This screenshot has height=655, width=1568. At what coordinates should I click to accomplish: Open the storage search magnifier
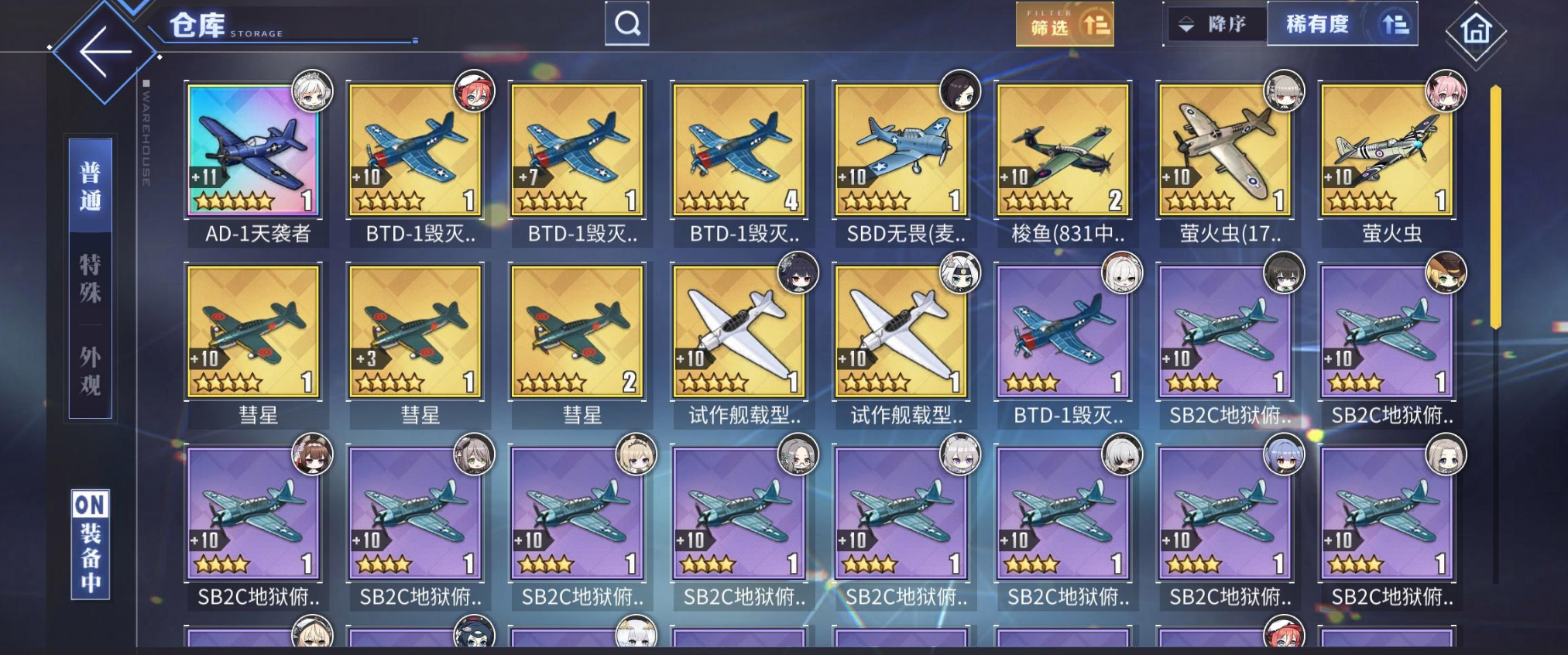(x=627, y=24)
